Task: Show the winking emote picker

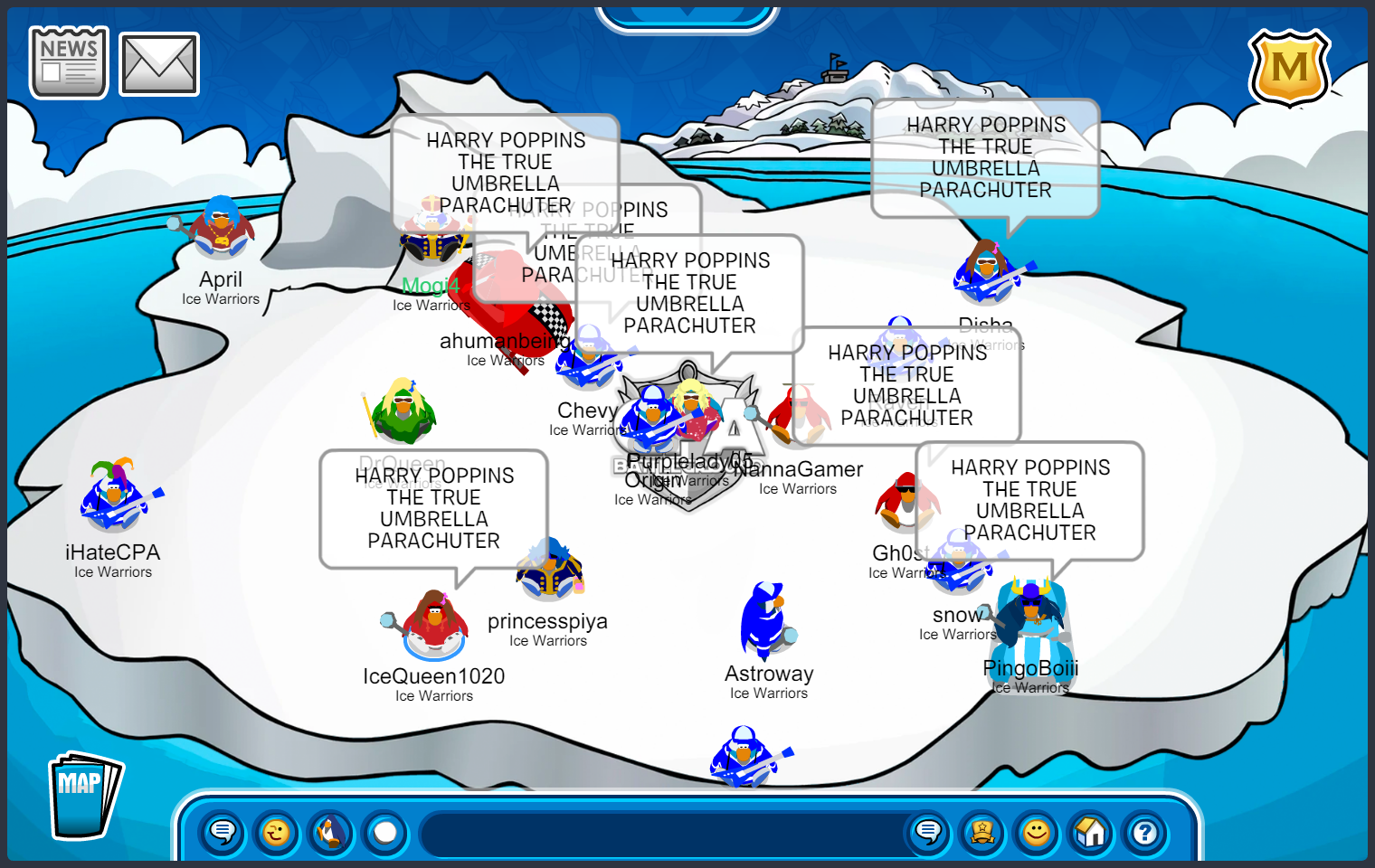Action: tap(277, 832)
